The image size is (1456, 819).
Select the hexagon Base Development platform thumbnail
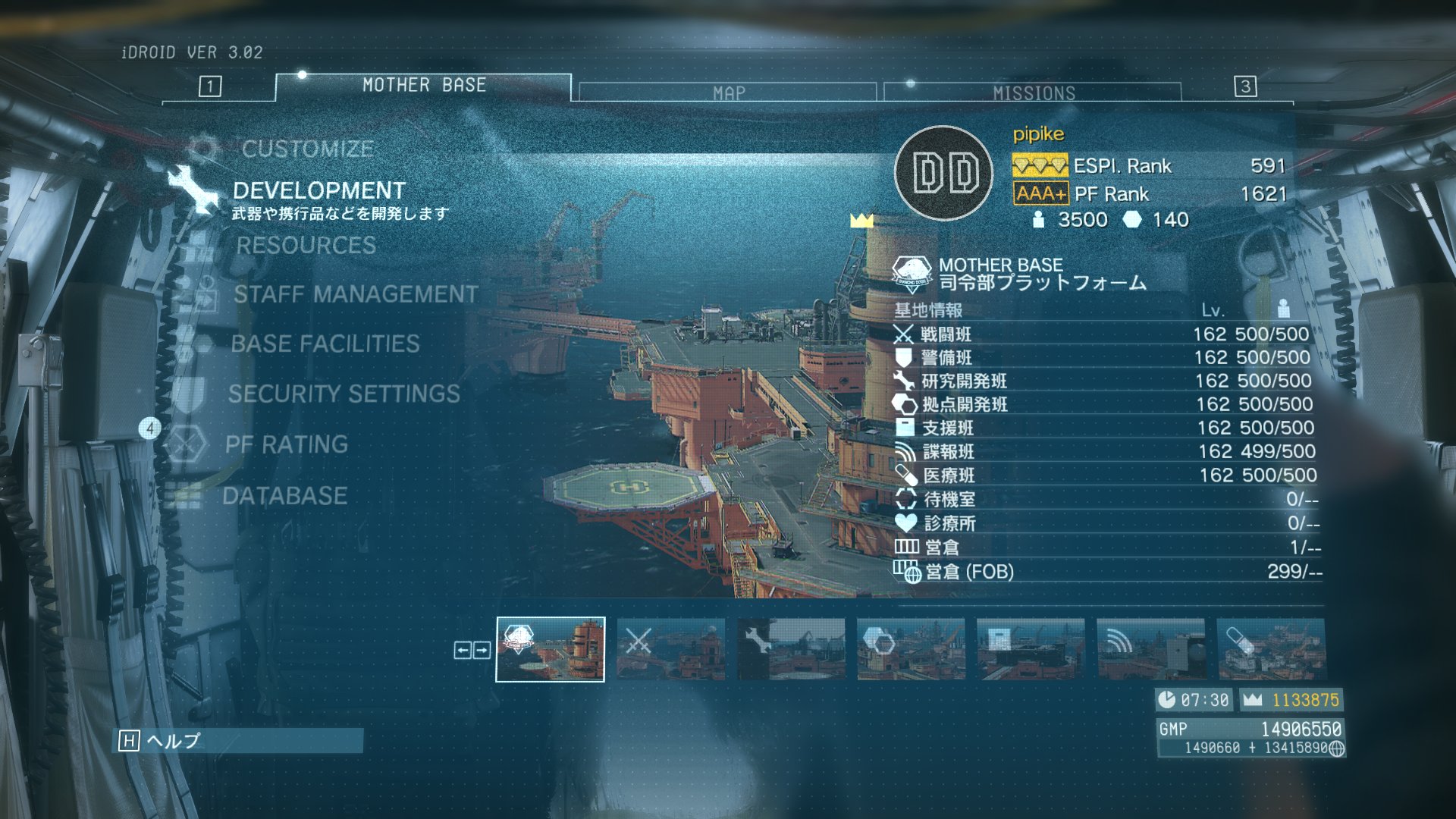911,649
